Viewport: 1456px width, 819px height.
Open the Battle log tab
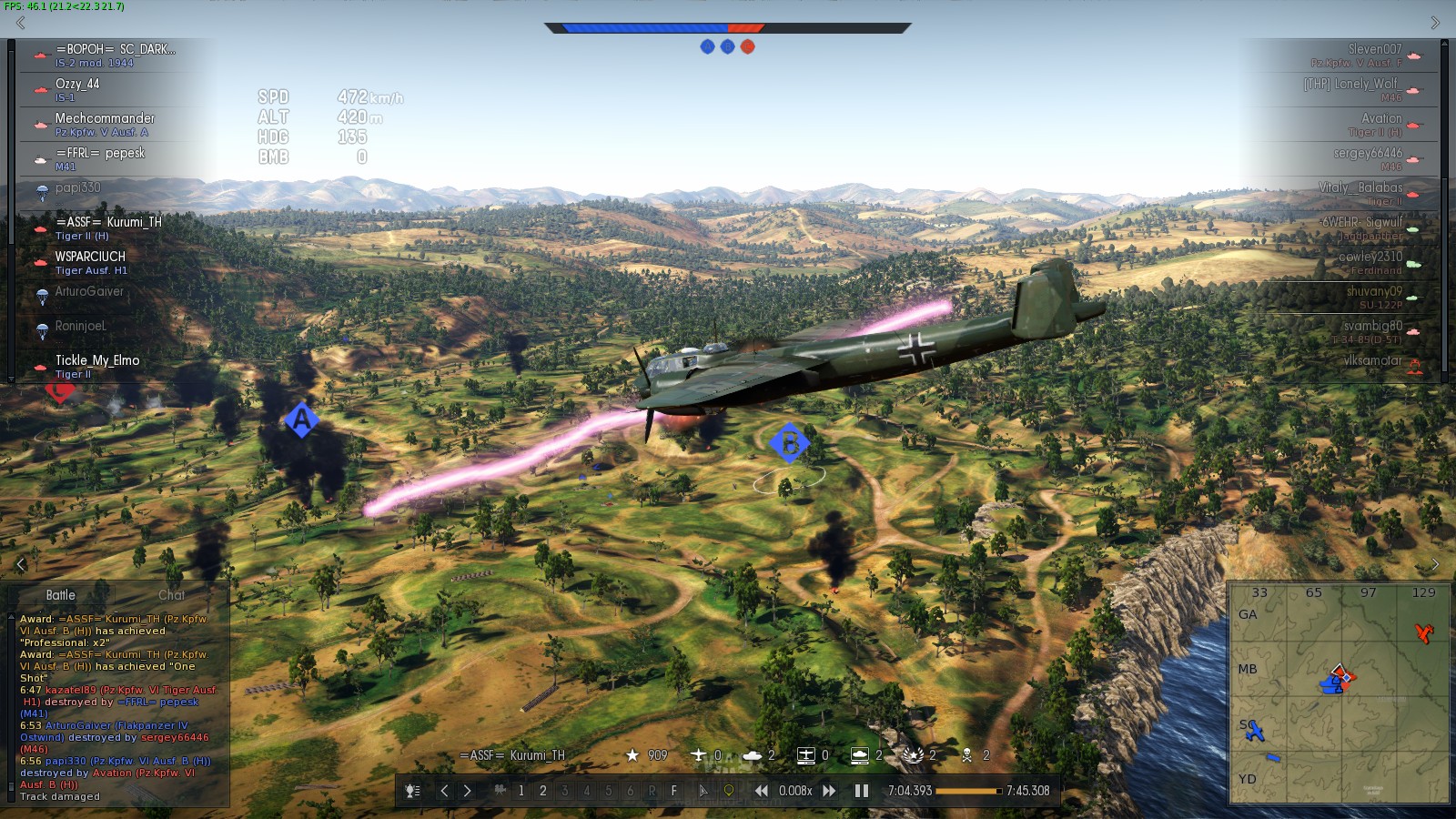click(61, 595)
